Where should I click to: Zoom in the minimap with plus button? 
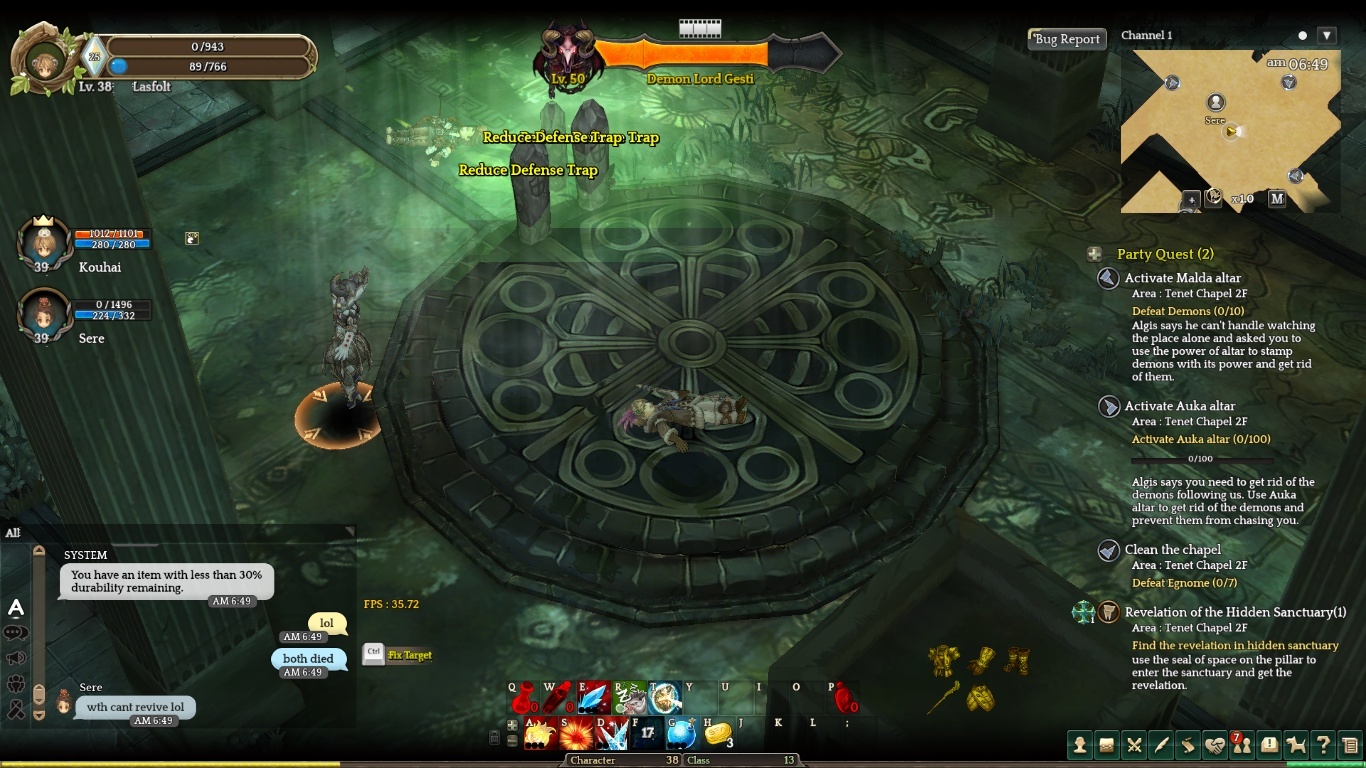click(1190, 199)
